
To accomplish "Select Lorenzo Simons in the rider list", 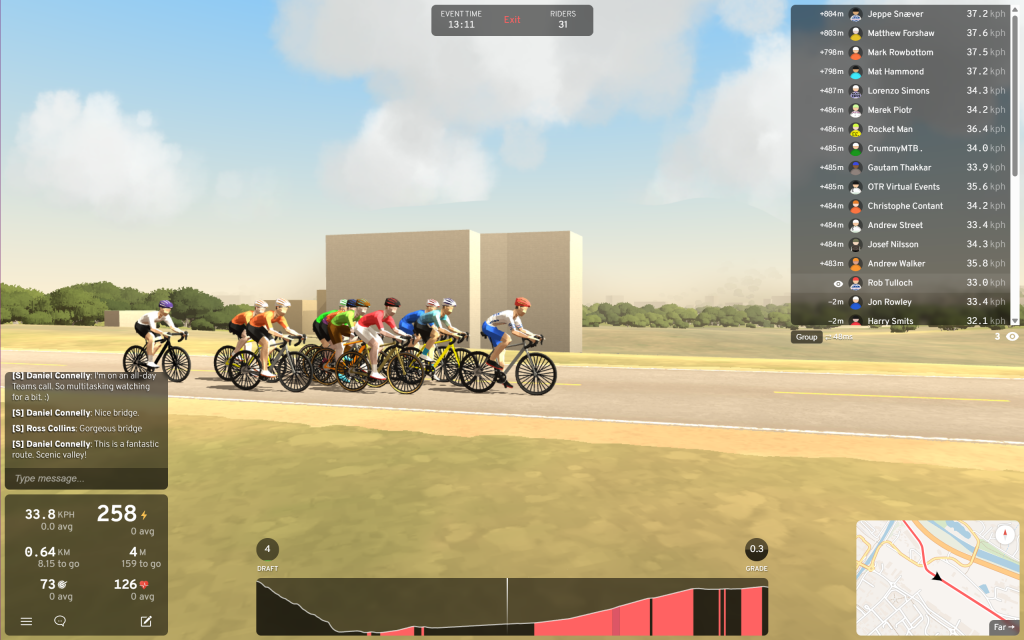I will (x=898, y=91).
